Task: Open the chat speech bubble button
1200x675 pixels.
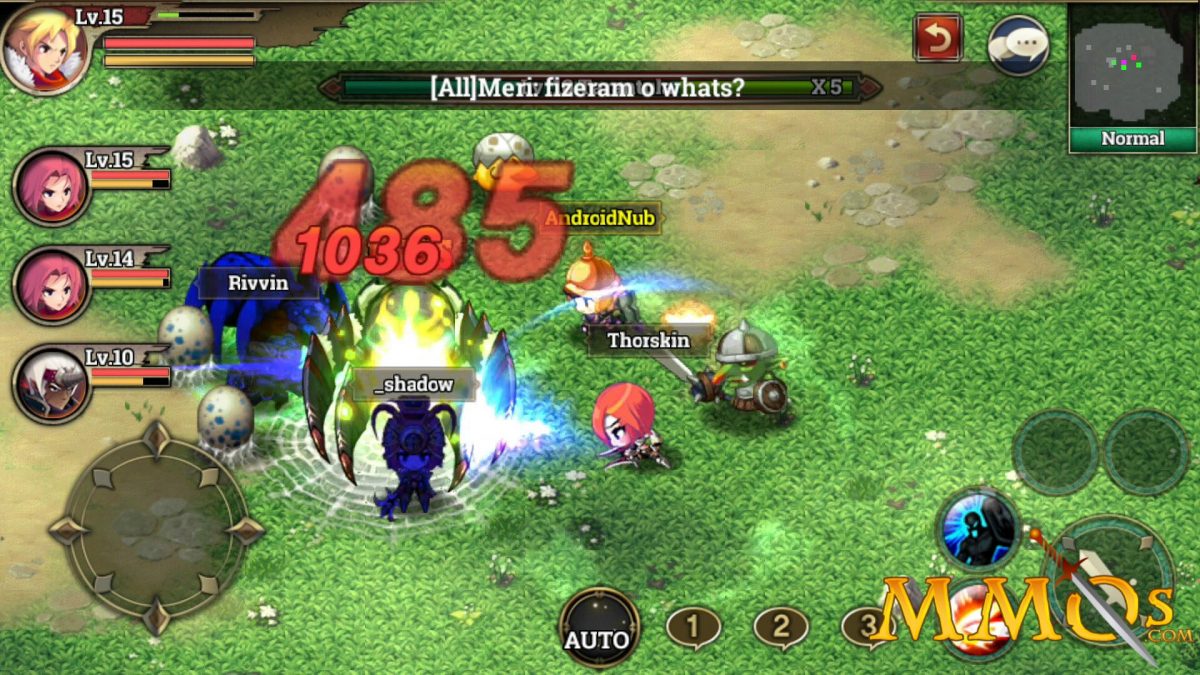Action: point(1018,44)
